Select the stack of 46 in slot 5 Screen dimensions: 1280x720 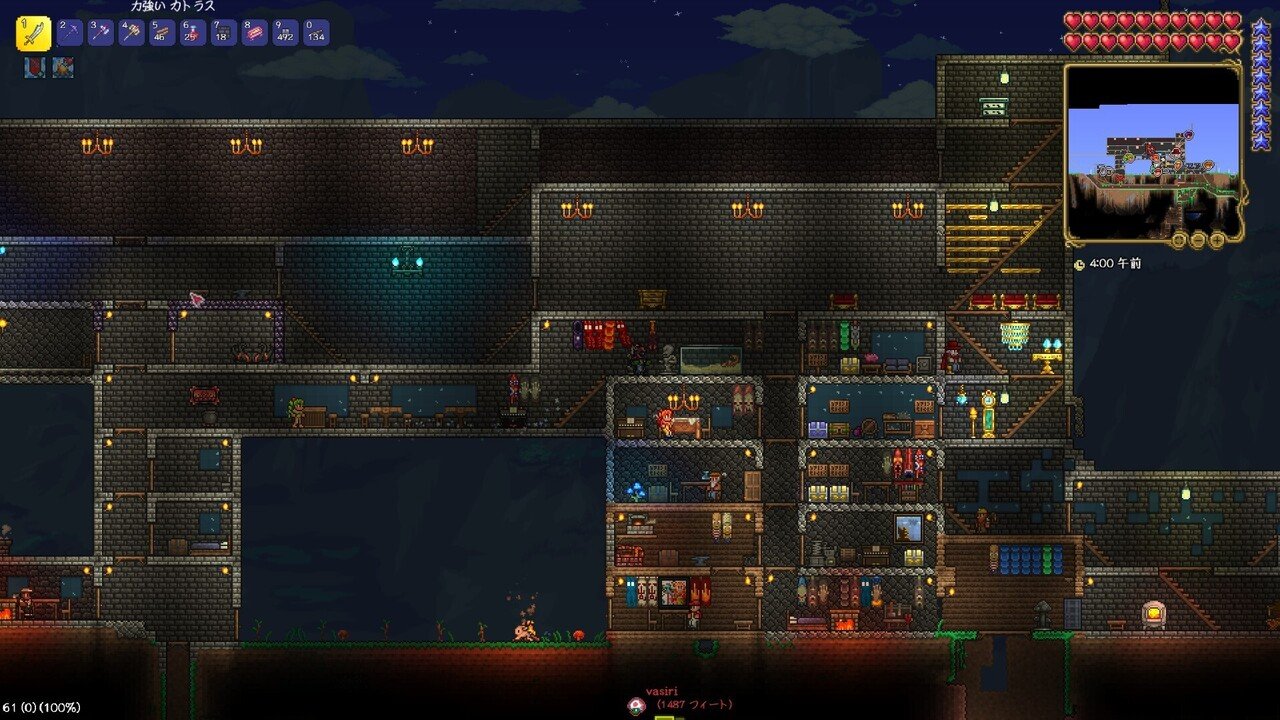[x=162, y=33]
